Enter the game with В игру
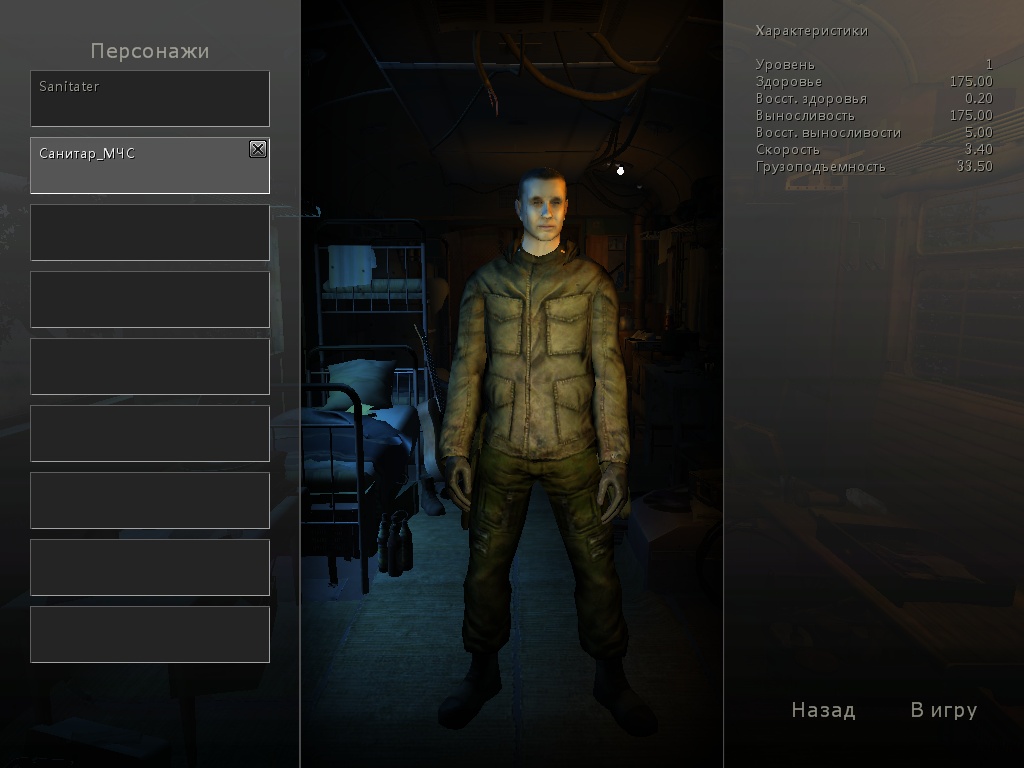Viewport: 1024px width, 768px height. click(943, 710)
